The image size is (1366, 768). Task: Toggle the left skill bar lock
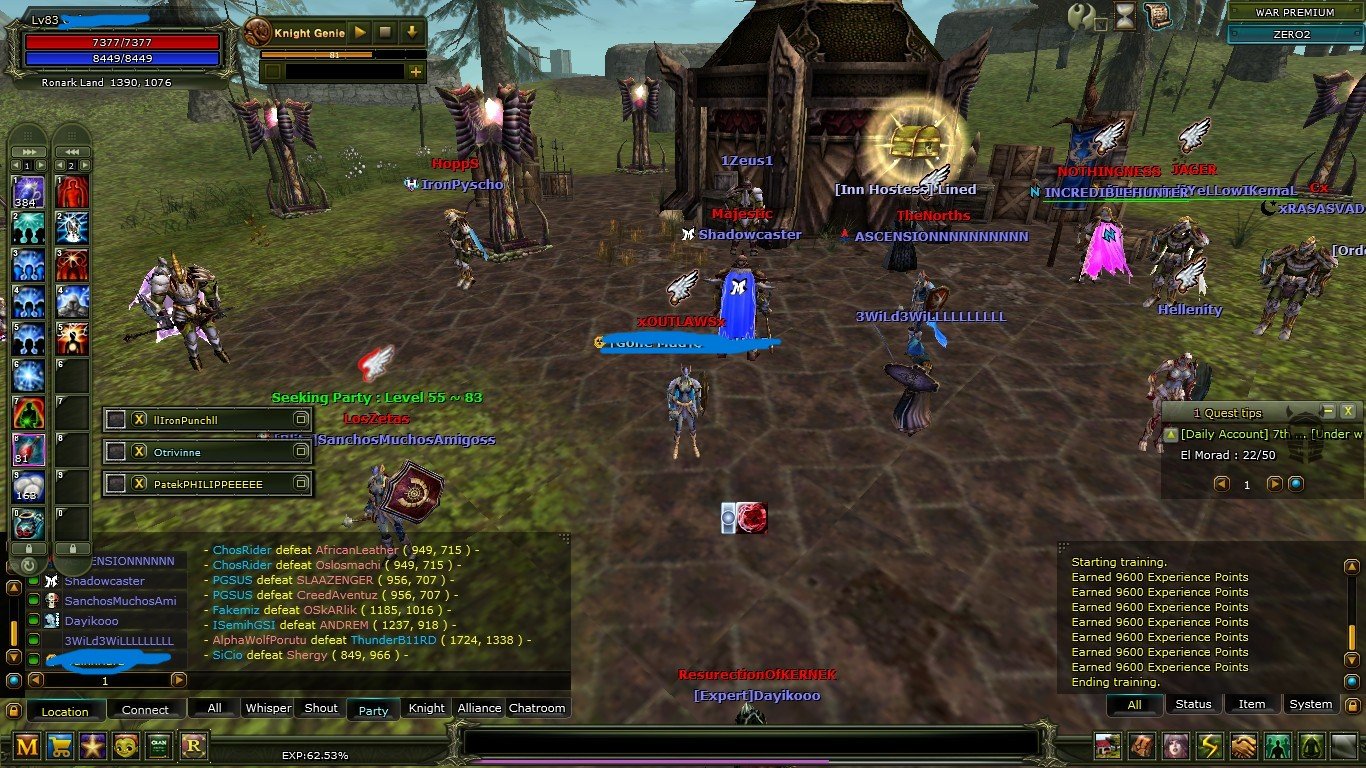(x=29, y=548)
